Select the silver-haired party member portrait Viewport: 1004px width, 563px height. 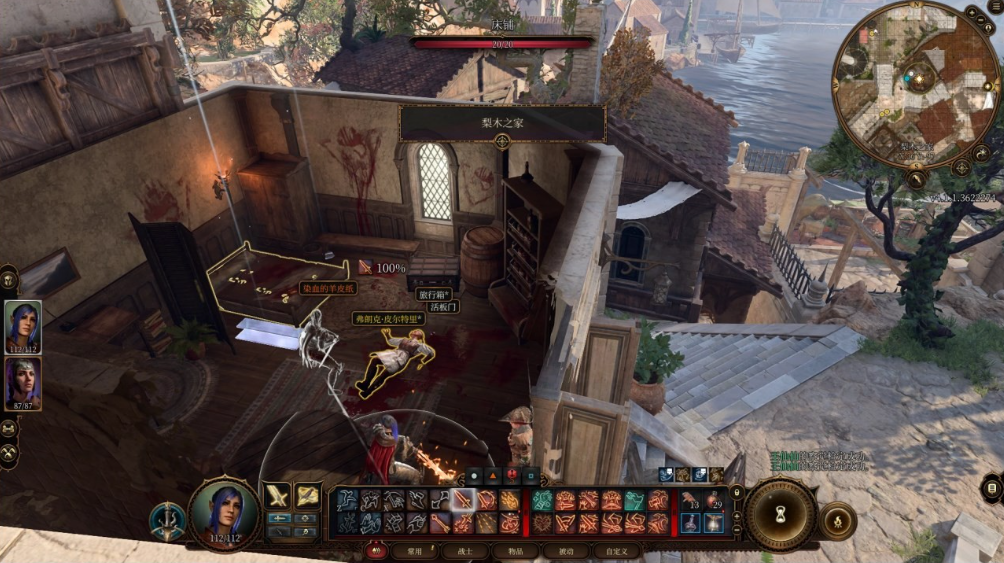point(23,384)
